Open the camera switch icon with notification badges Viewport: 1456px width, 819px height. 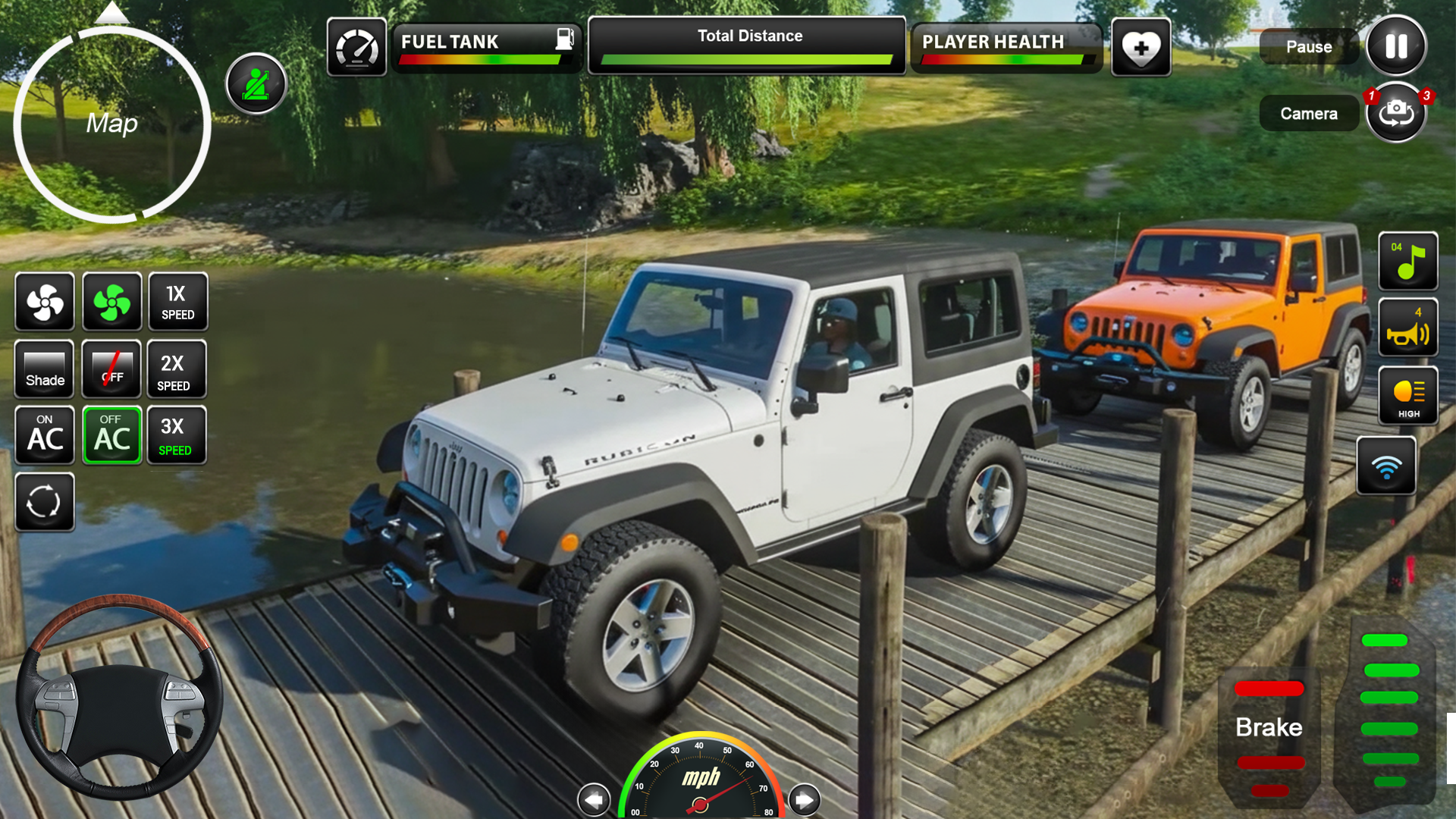[1396, 112]
